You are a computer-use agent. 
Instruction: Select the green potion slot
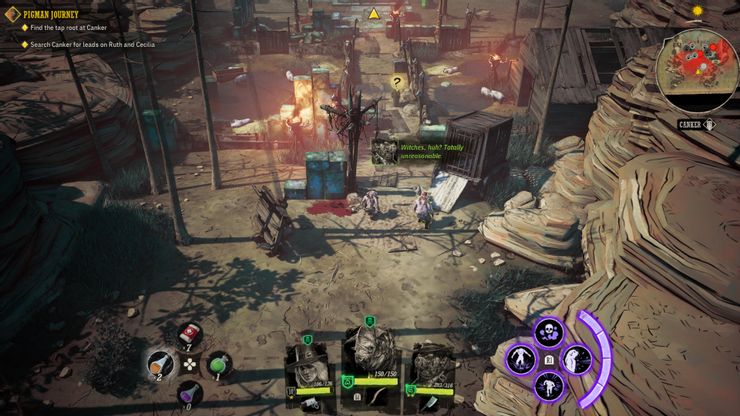point(219,365)
